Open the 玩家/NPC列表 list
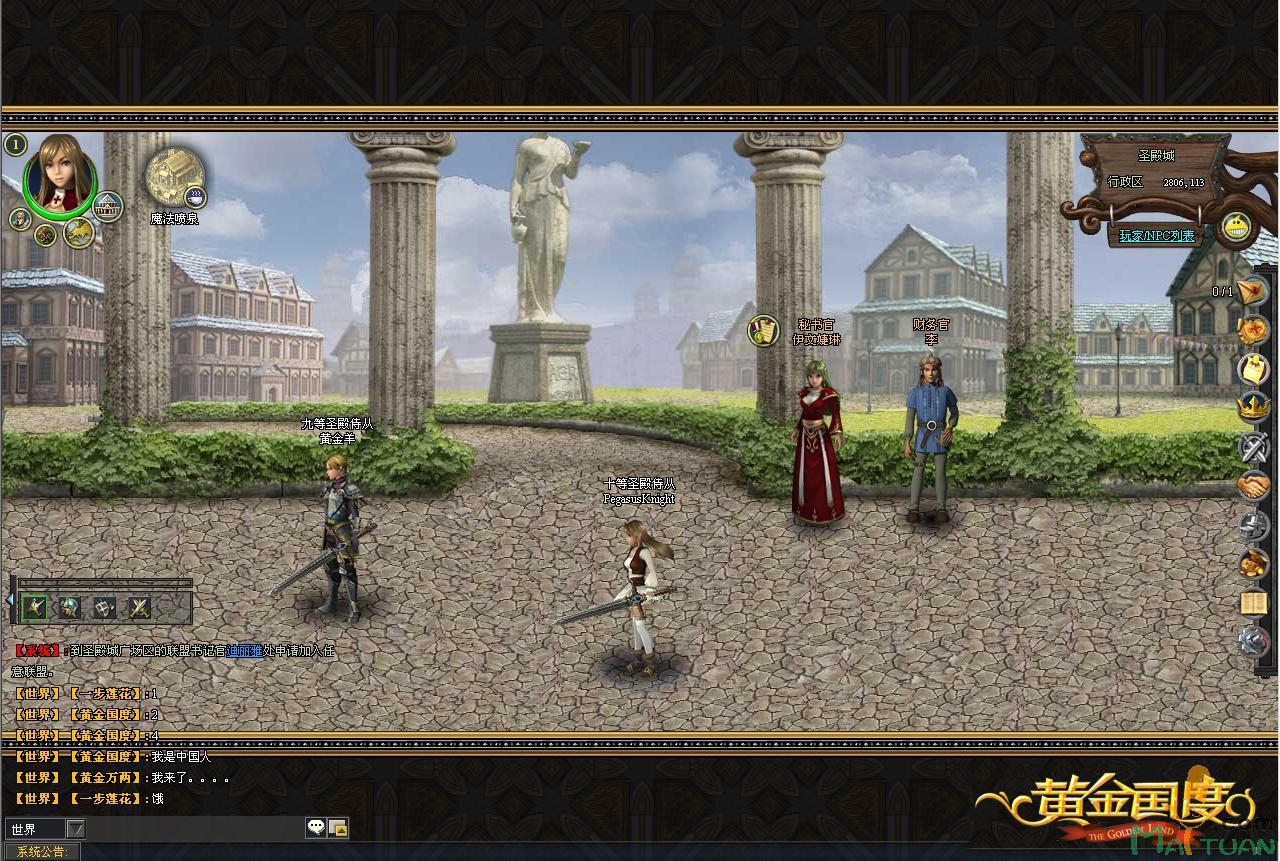The image size is (1280, 861). (x=1156, y=236)
